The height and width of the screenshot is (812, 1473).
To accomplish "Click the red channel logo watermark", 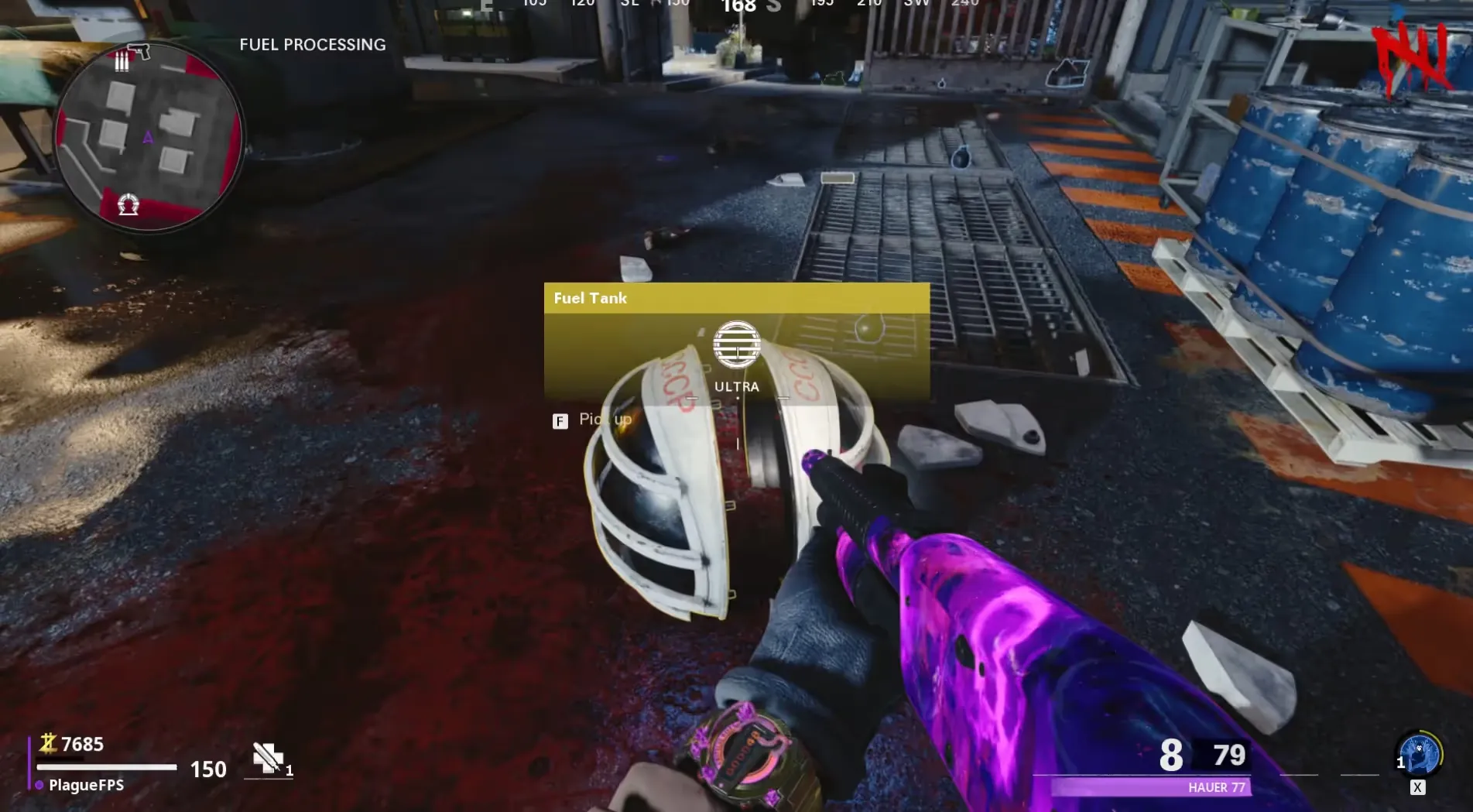I will click(1410, 58).
